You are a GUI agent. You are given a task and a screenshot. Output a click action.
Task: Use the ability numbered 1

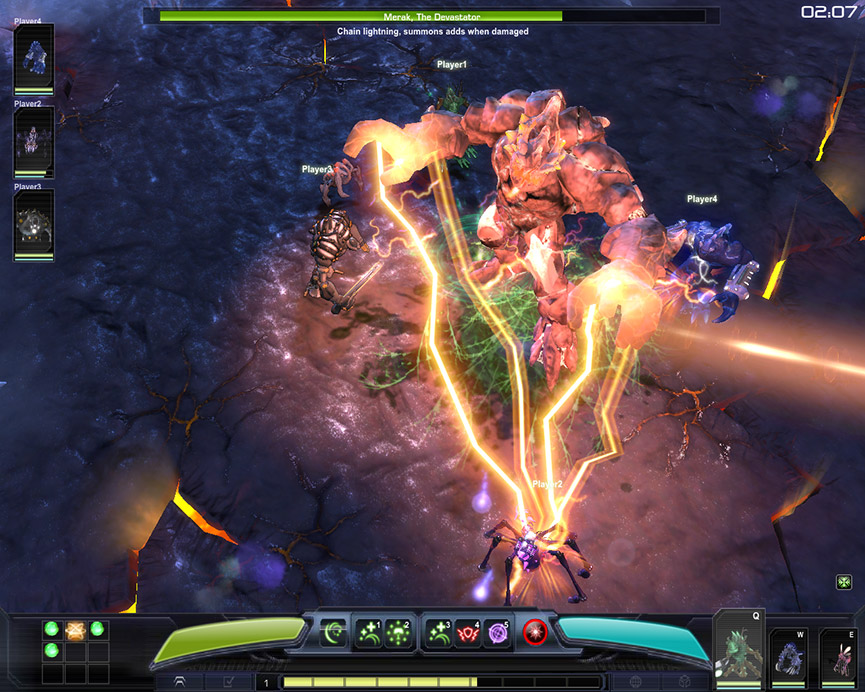point(369,632)
